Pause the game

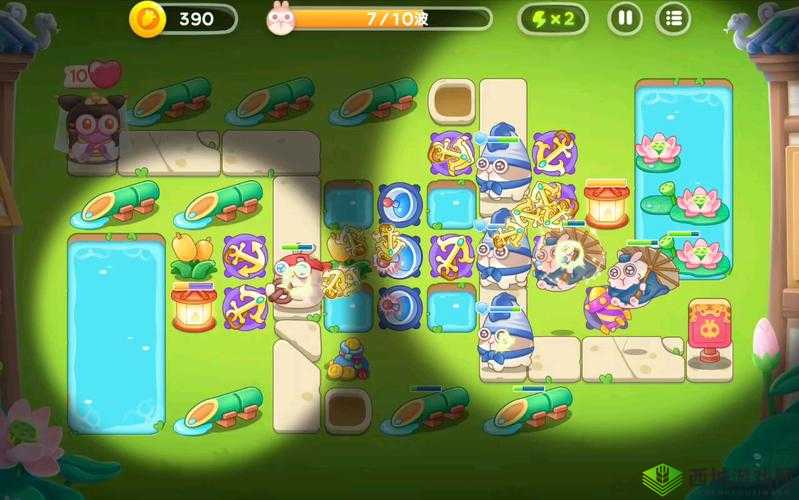tap(625, 18)
